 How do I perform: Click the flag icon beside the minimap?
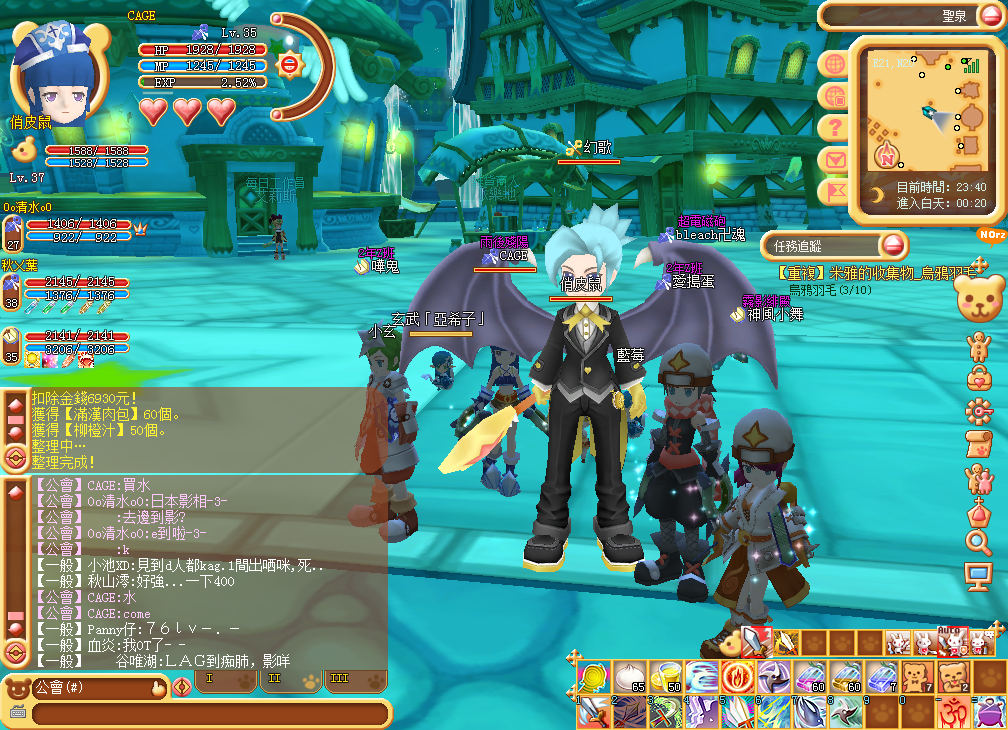833,191
